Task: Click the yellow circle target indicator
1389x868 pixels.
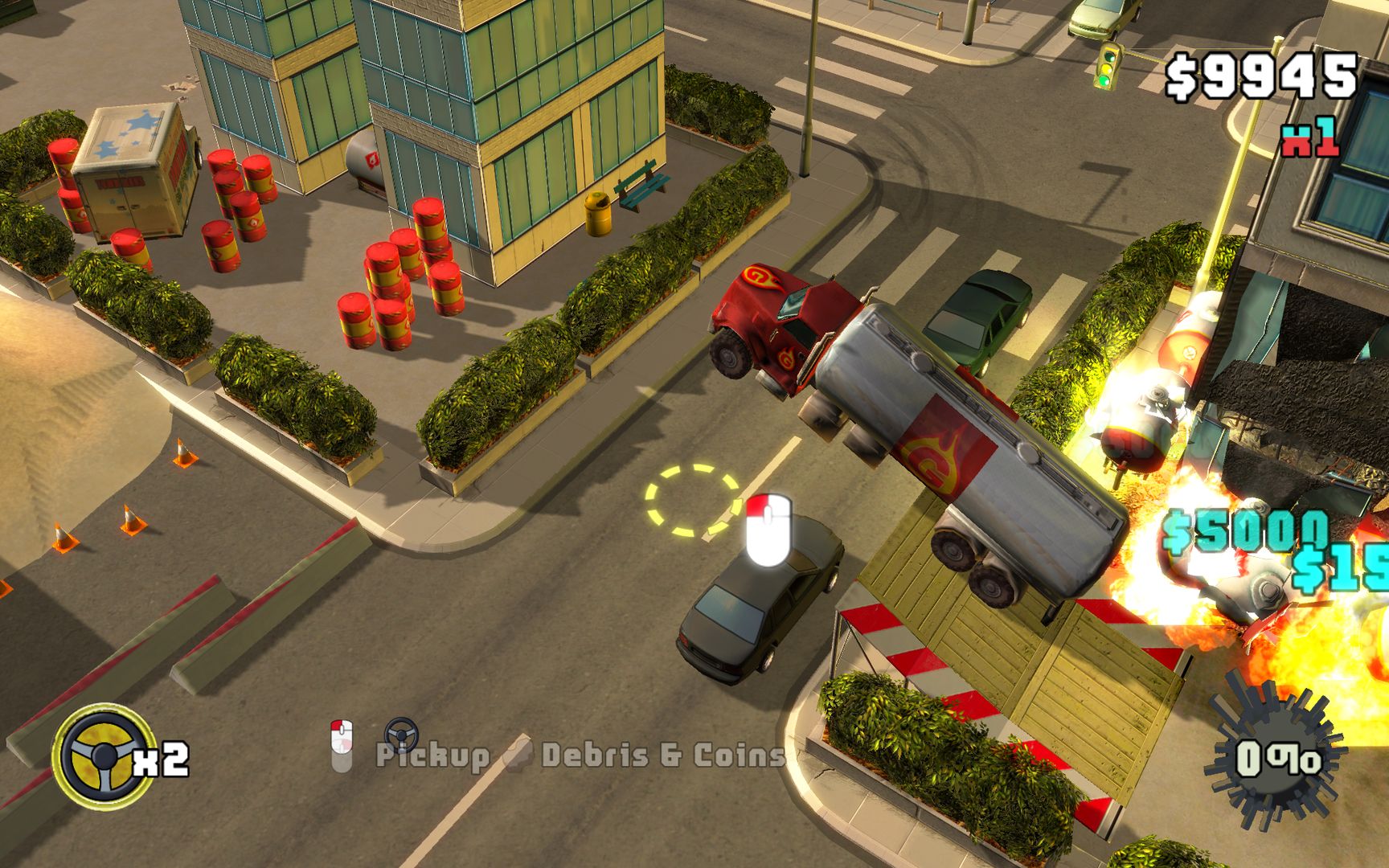Action: [x=693, y=502]
